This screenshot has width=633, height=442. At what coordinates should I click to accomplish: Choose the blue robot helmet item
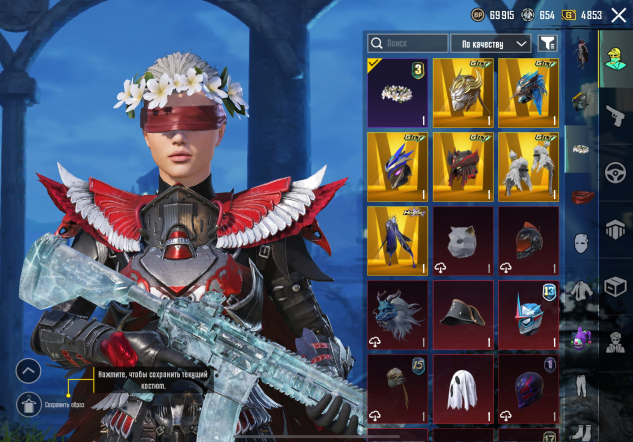[528, 314]
